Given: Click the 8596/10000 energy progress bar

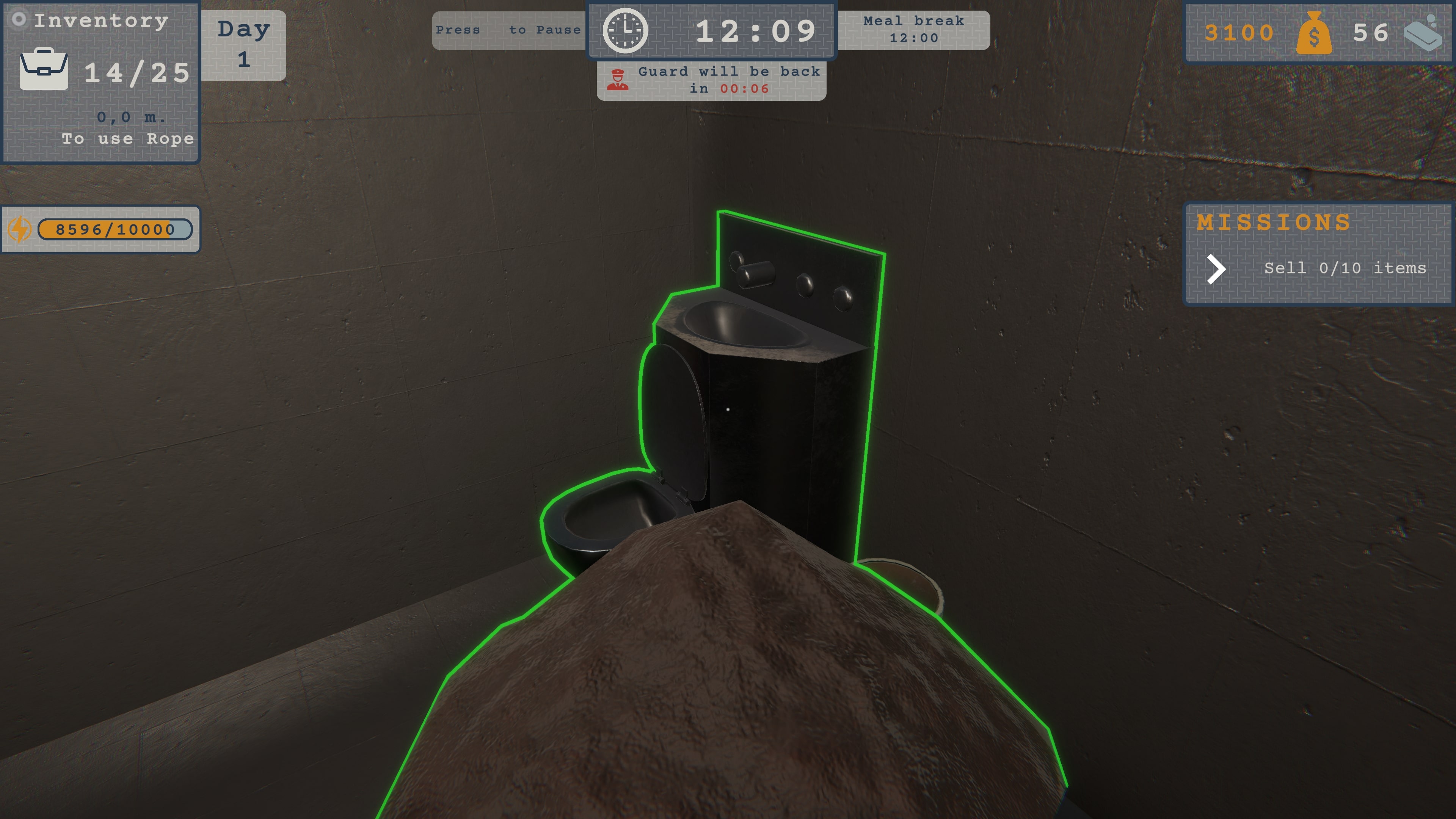Looking at the screenshot, I should pos(114,229).
